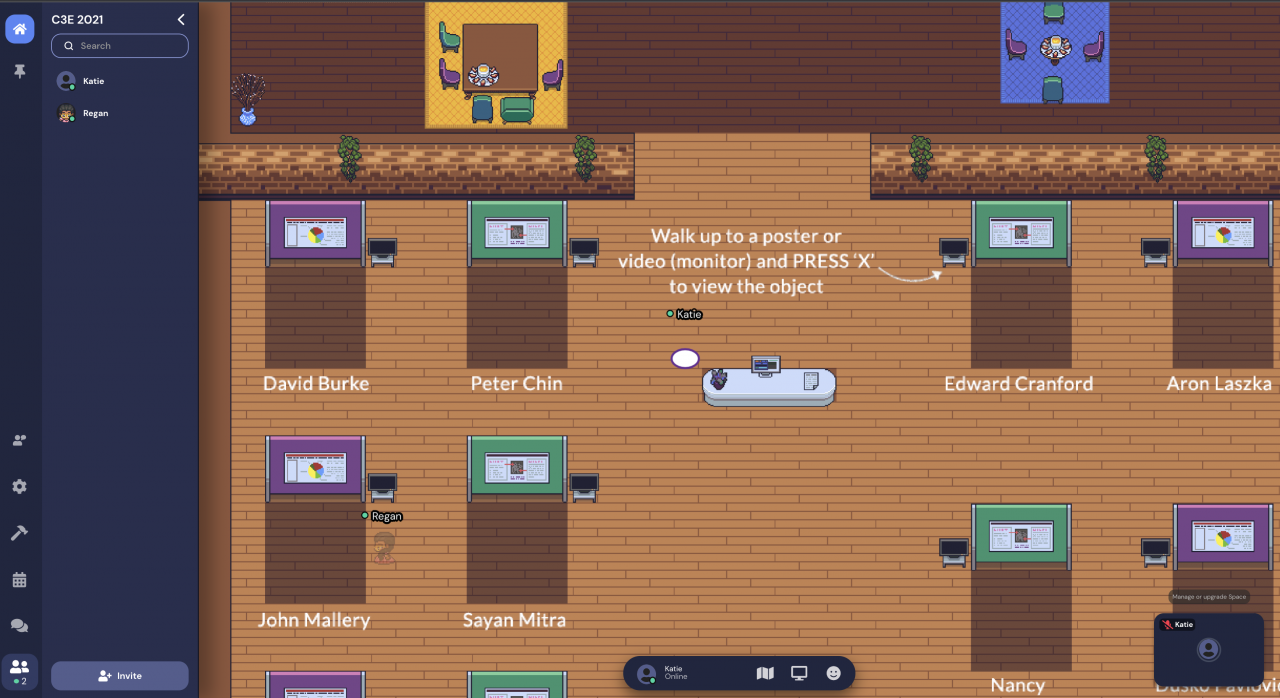Open the calendar icon
The height and width of the screenshot is (698, 1280).
pyautogui.click(x=20, y=580)
